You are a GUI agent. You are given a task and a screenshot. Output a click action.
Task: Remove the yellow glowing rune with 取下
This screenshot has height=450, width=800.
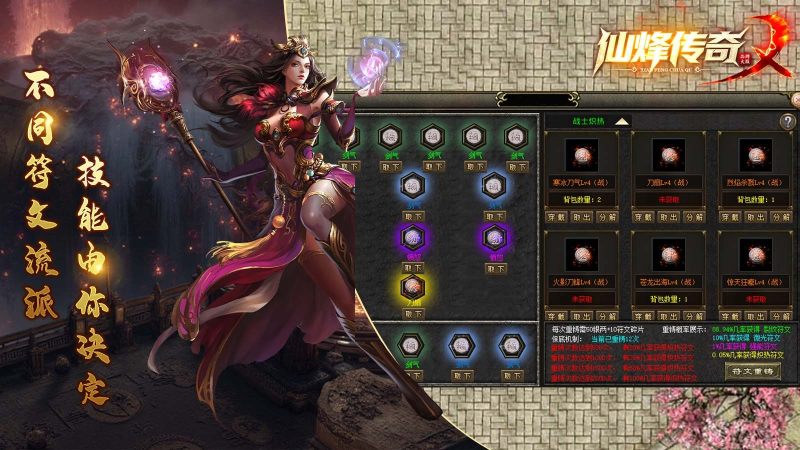pos(411,313)
